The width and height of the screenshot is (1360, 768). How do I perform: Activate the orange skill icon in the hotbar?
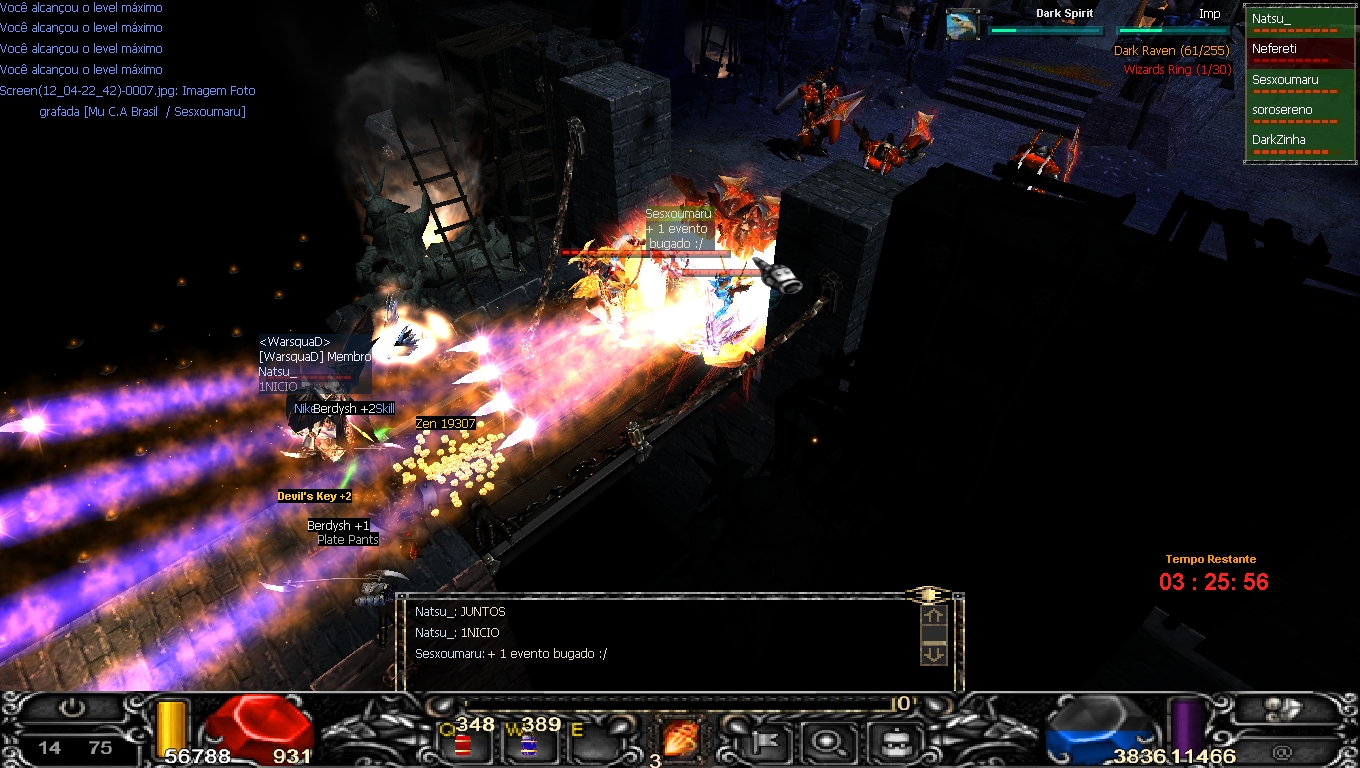[681, 741]
